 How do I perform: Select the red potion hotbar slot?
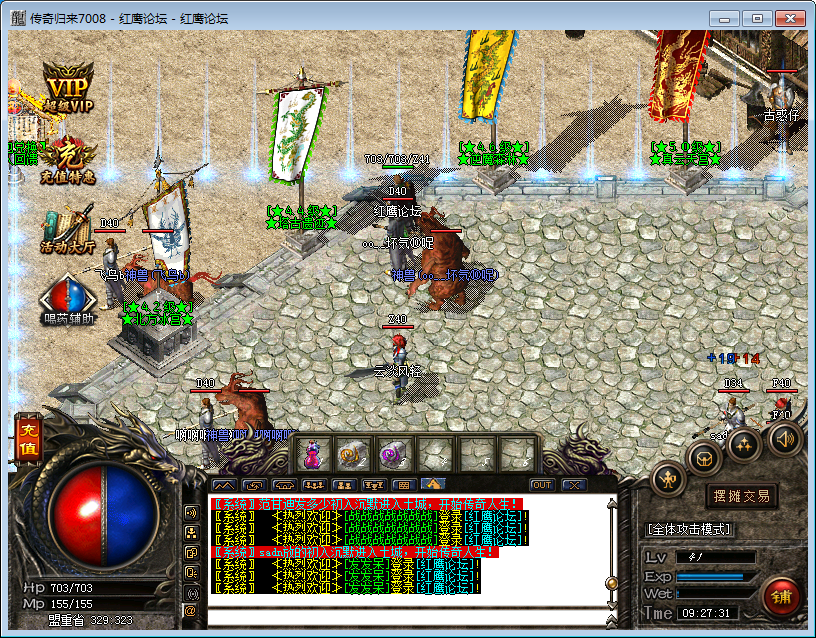(x=312, y=455)
